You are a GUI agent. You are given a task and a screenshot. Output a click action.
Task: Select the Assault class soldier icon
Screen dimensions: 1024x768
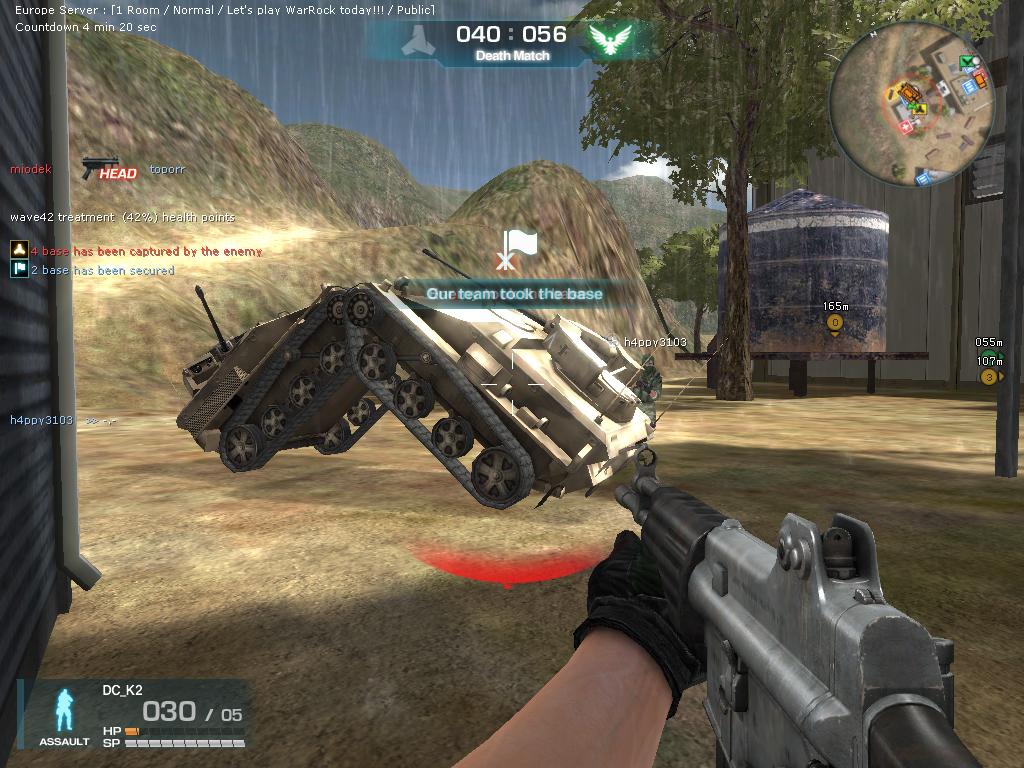[x=66, y=710]
